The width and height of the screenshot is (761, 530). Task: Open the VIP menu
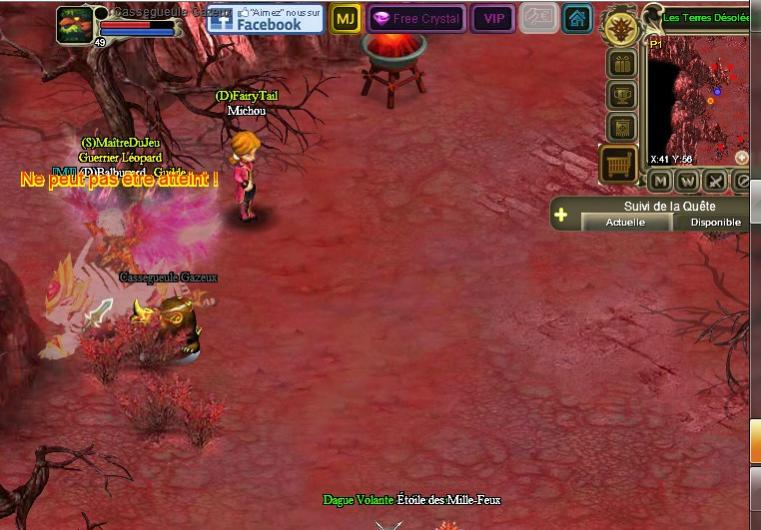tap(492, 18)
